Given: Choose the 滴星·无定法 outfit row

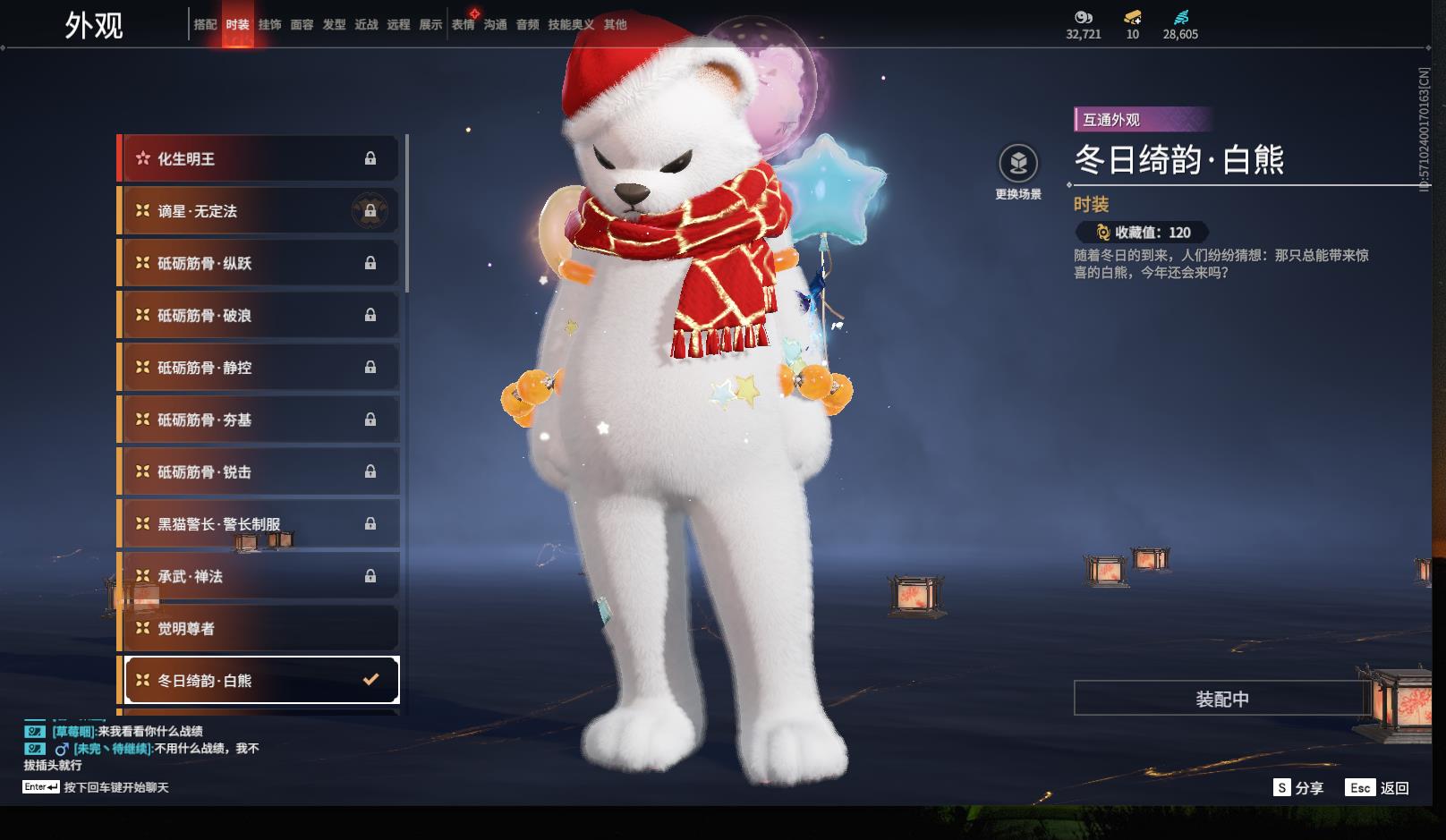Looking at the screenshot, I should tap(259, 211).
